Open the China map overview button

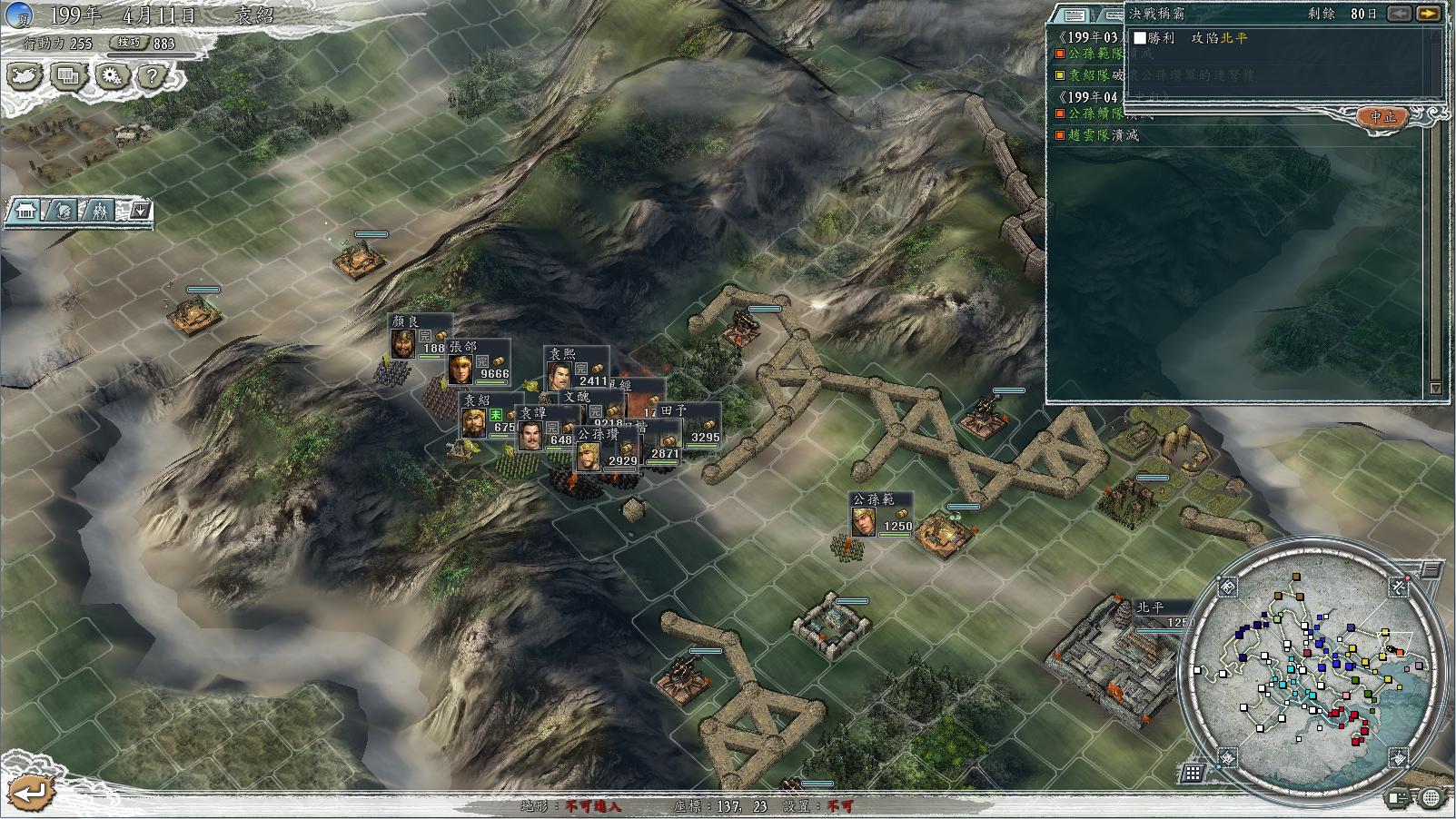25,76
